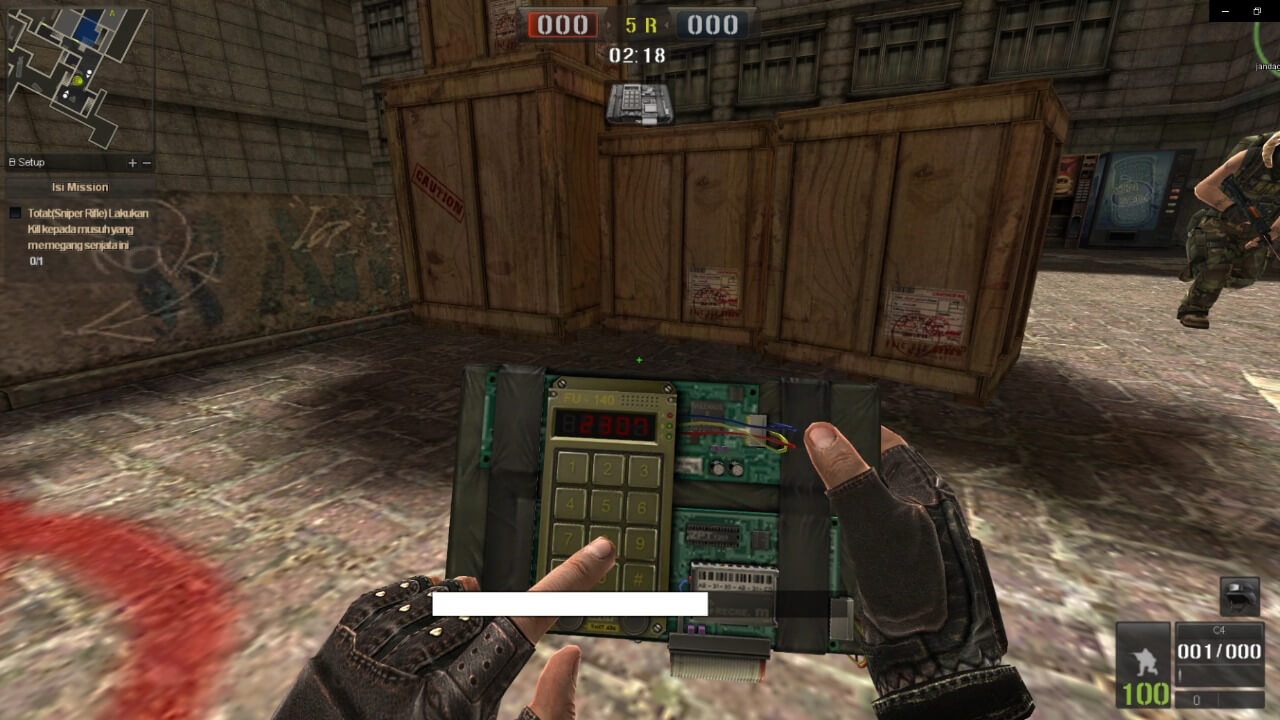
Task: Collapse the minimap using the minus control
Action: [x=146, y=161]
